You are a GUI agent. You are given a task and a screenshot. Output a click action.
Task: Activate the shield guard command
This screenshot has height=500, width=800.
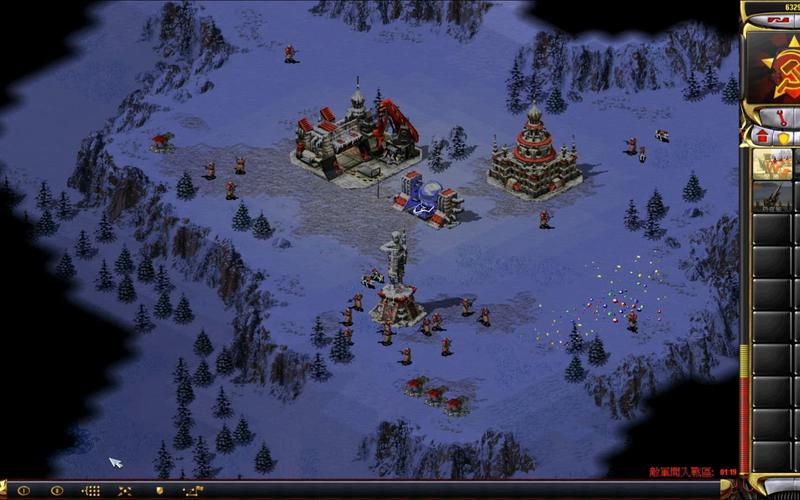[x=158, y=491]
